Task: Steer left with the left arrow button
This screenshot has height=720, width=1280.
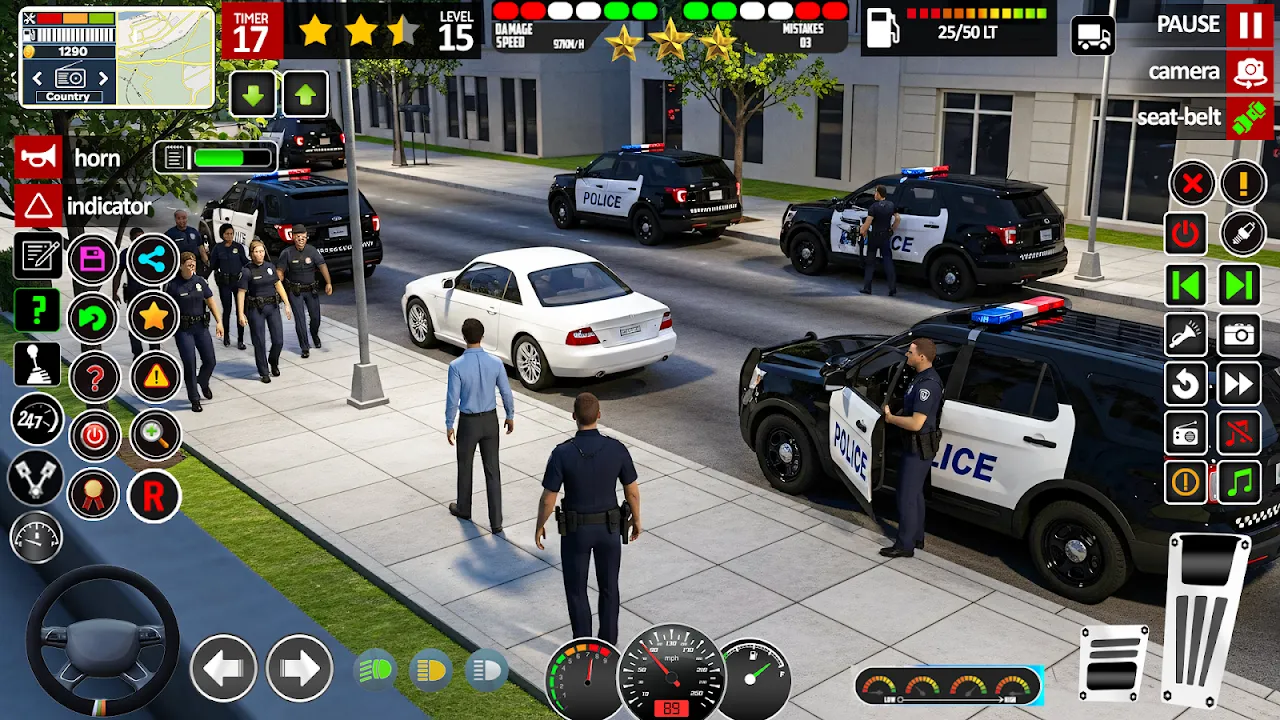Action: click(x=223, y=667)
